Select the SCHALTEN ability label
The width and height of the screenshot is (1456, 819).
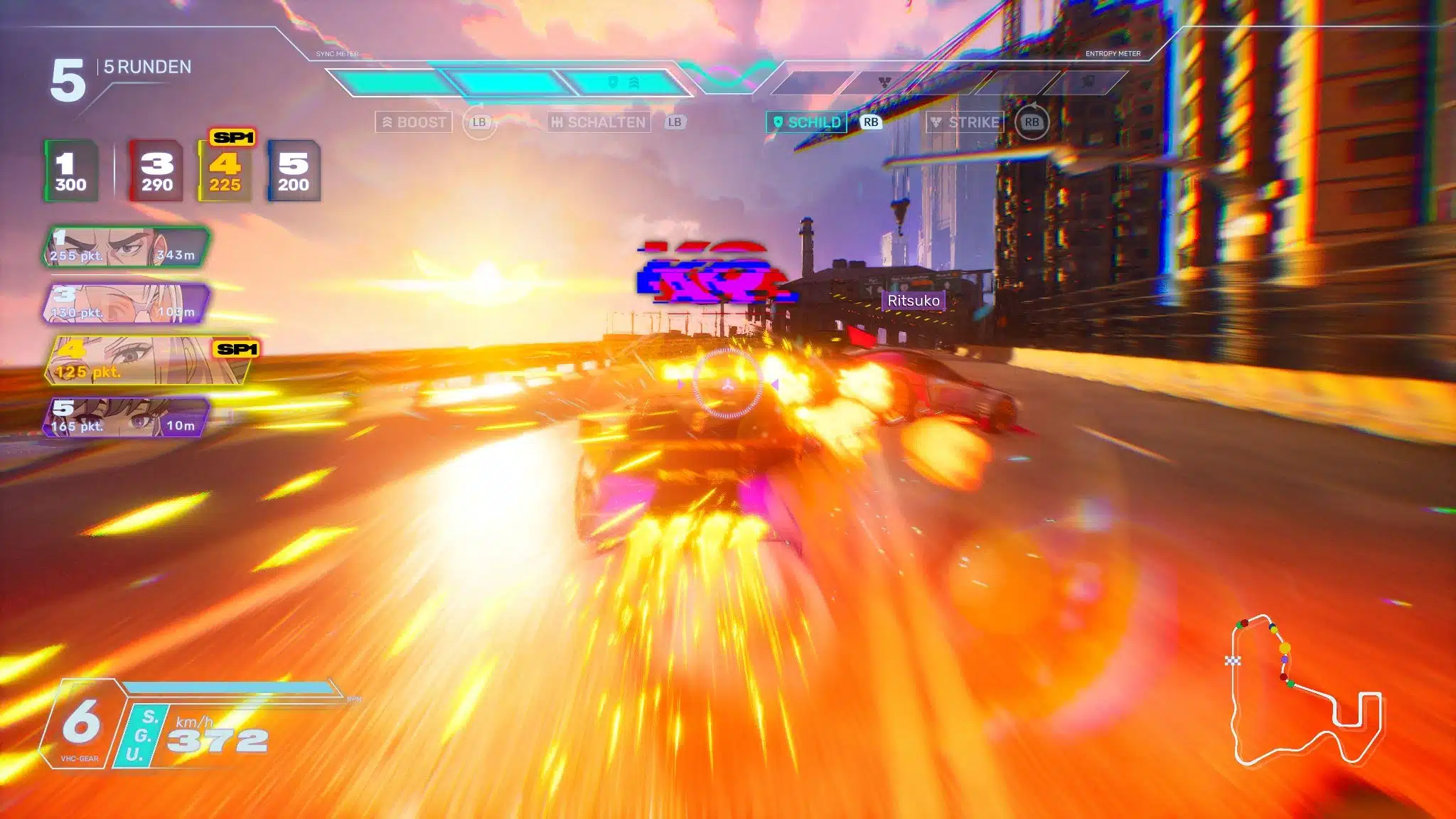(599, 122)
